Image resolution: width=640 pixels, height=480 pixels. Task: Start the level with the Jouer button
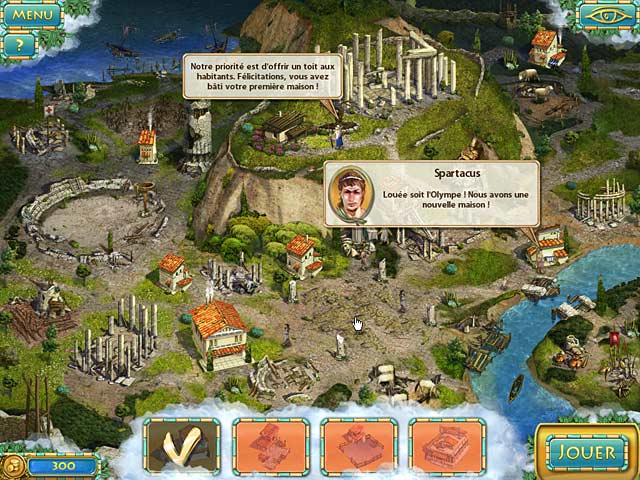coord(585,452)
